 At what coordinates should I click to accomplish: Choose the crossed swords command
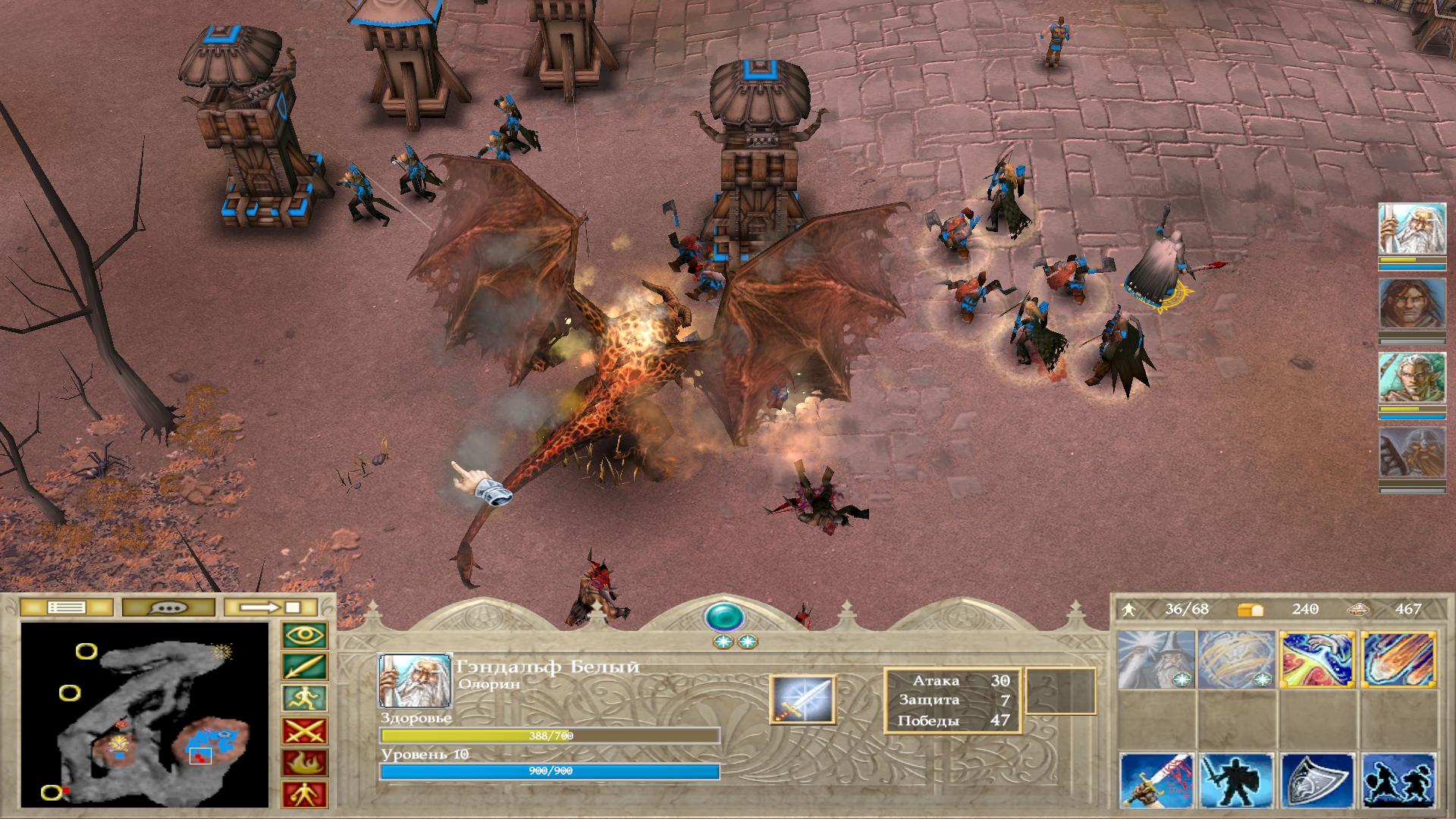click(305, 731)
